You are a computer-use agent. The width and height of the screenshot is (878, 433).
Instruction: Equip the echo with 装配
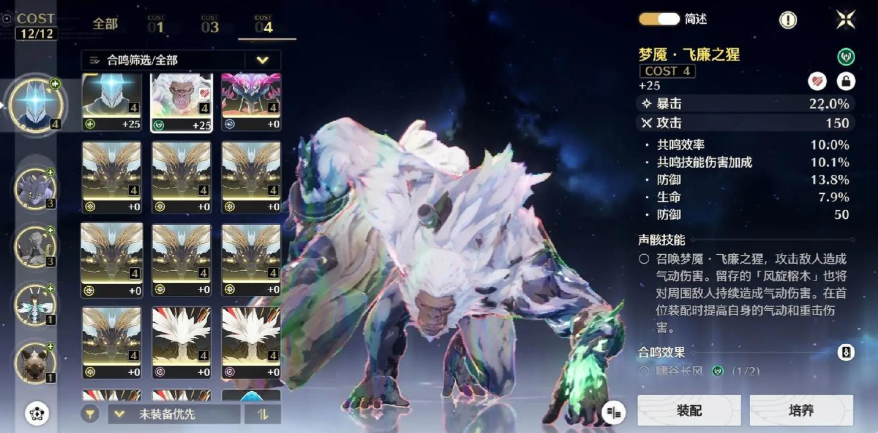click(689, 410)
